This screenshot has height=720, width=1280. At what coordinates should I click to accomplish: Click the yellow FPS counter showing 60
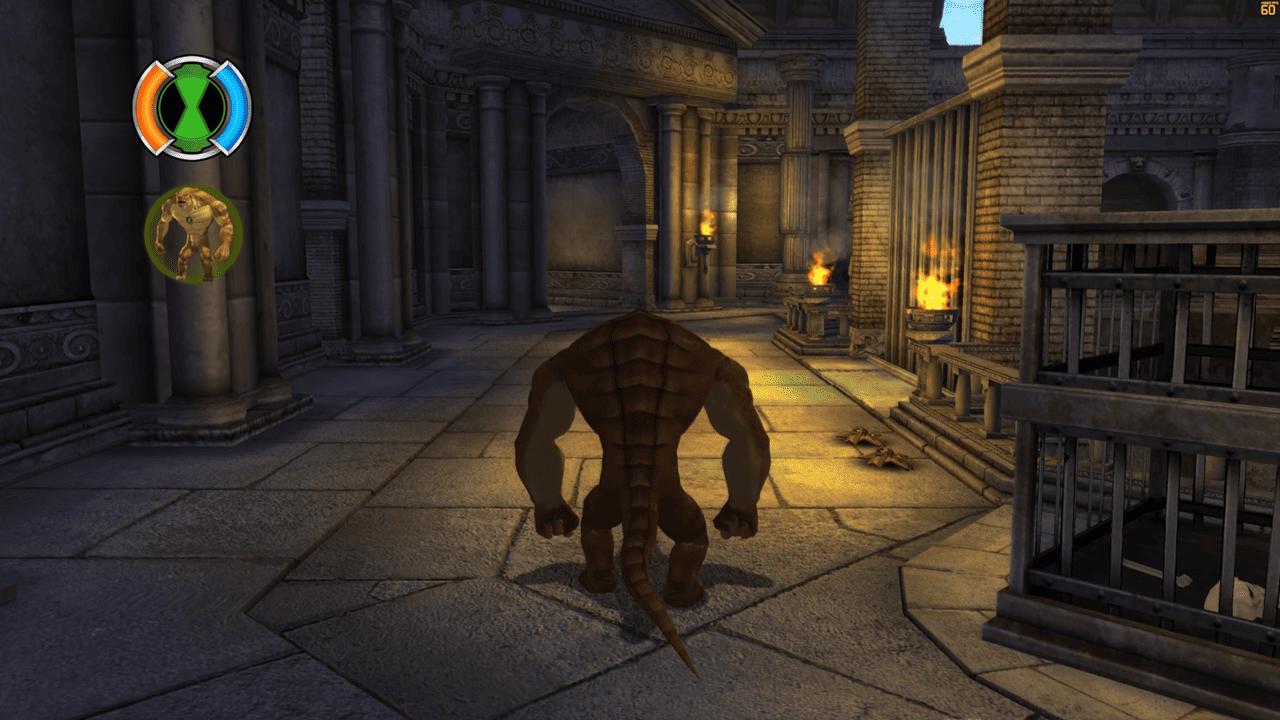[1267, 10]
